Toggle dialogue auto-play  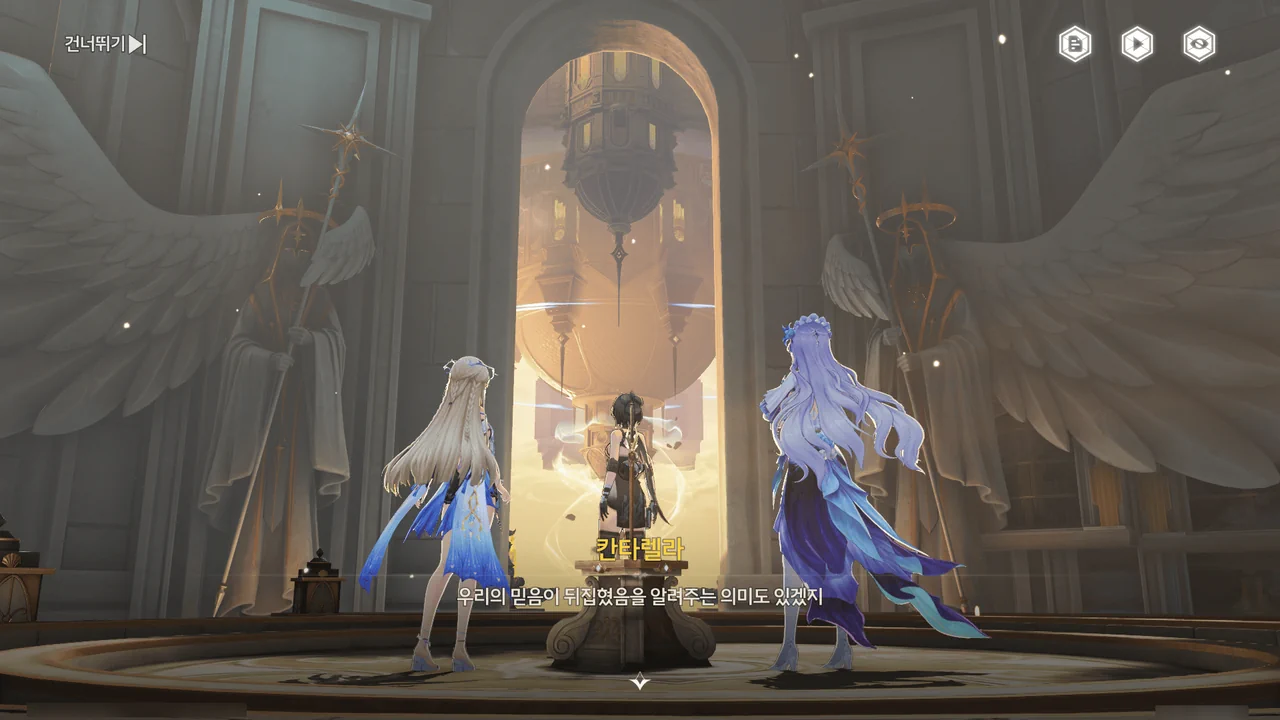click(1137, 44)
